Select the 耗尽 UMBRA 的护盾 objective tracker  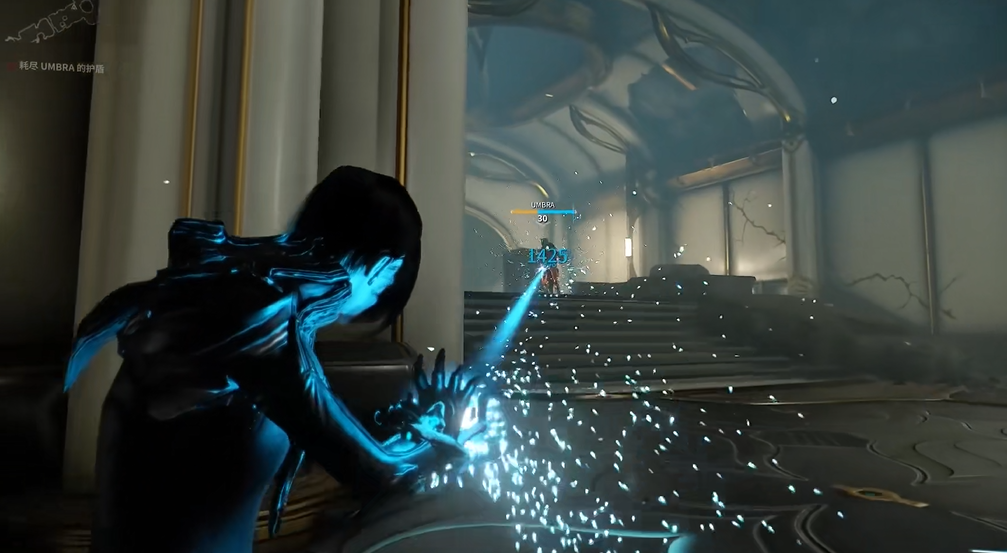(55, 68)
